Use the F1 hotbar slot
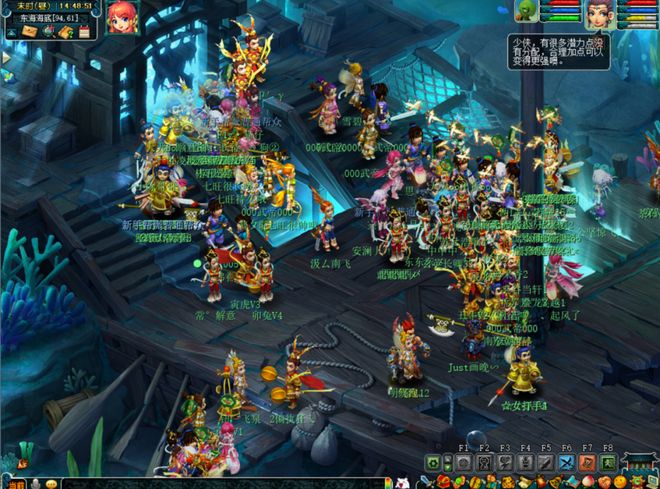Screen dimensions: 660x489 [x=463, y=463]
